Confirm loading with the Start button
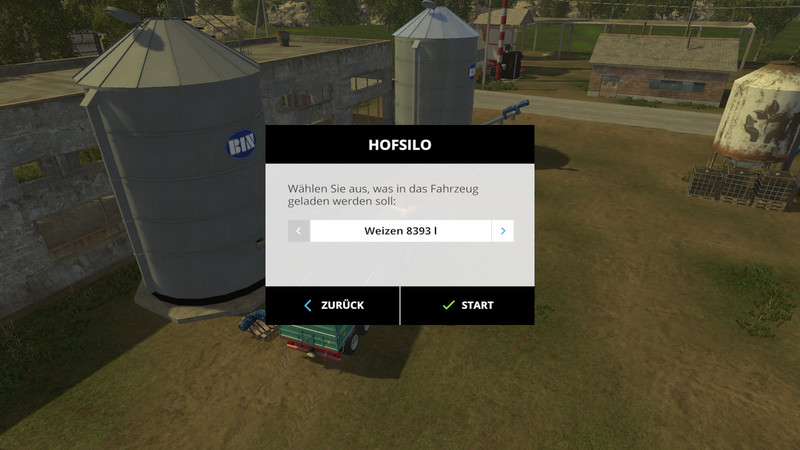This screenshot has height=450, width=800. (x=467, y=305)
